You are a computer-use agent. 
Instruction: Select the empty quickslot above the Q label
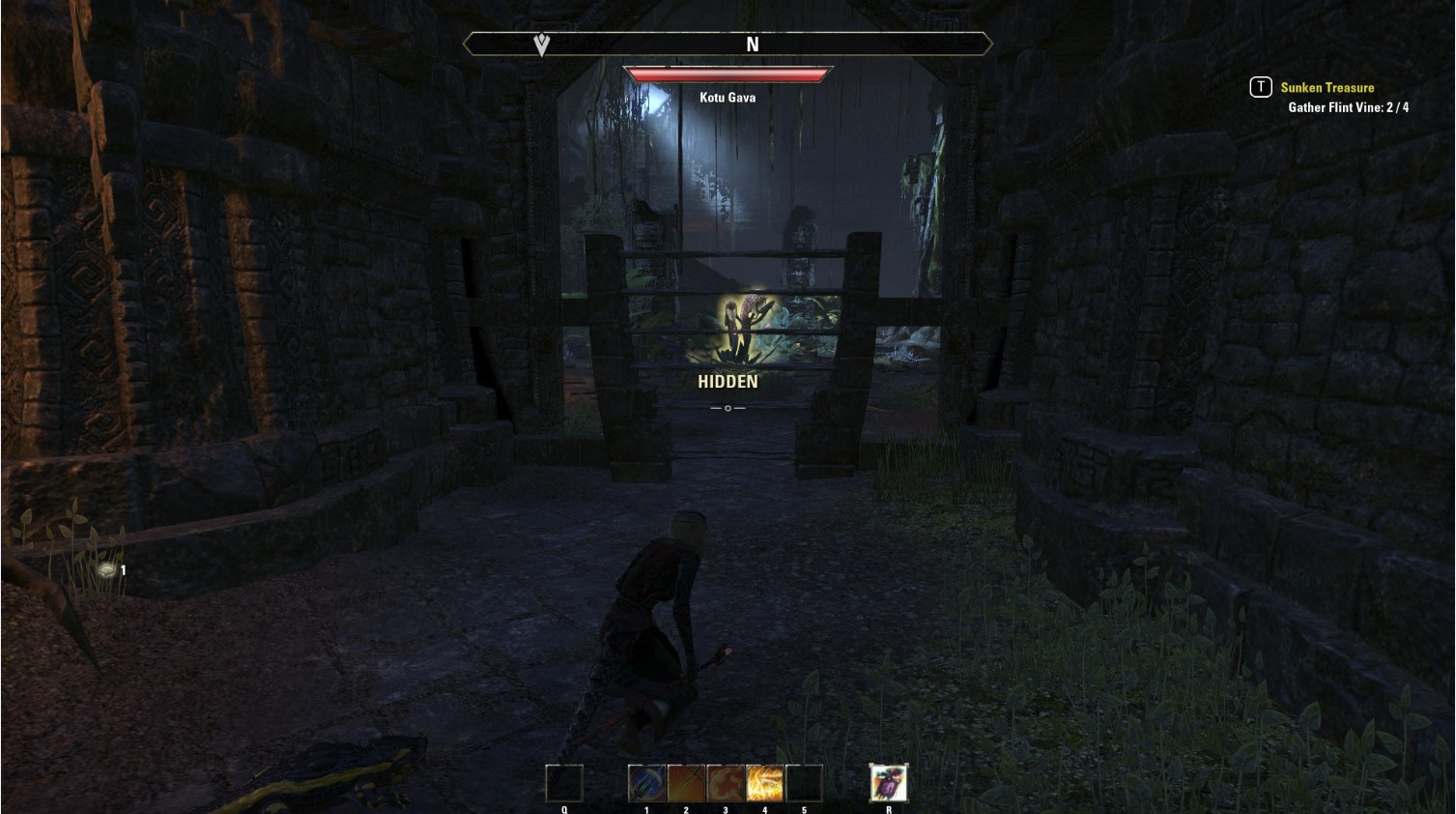564,783
